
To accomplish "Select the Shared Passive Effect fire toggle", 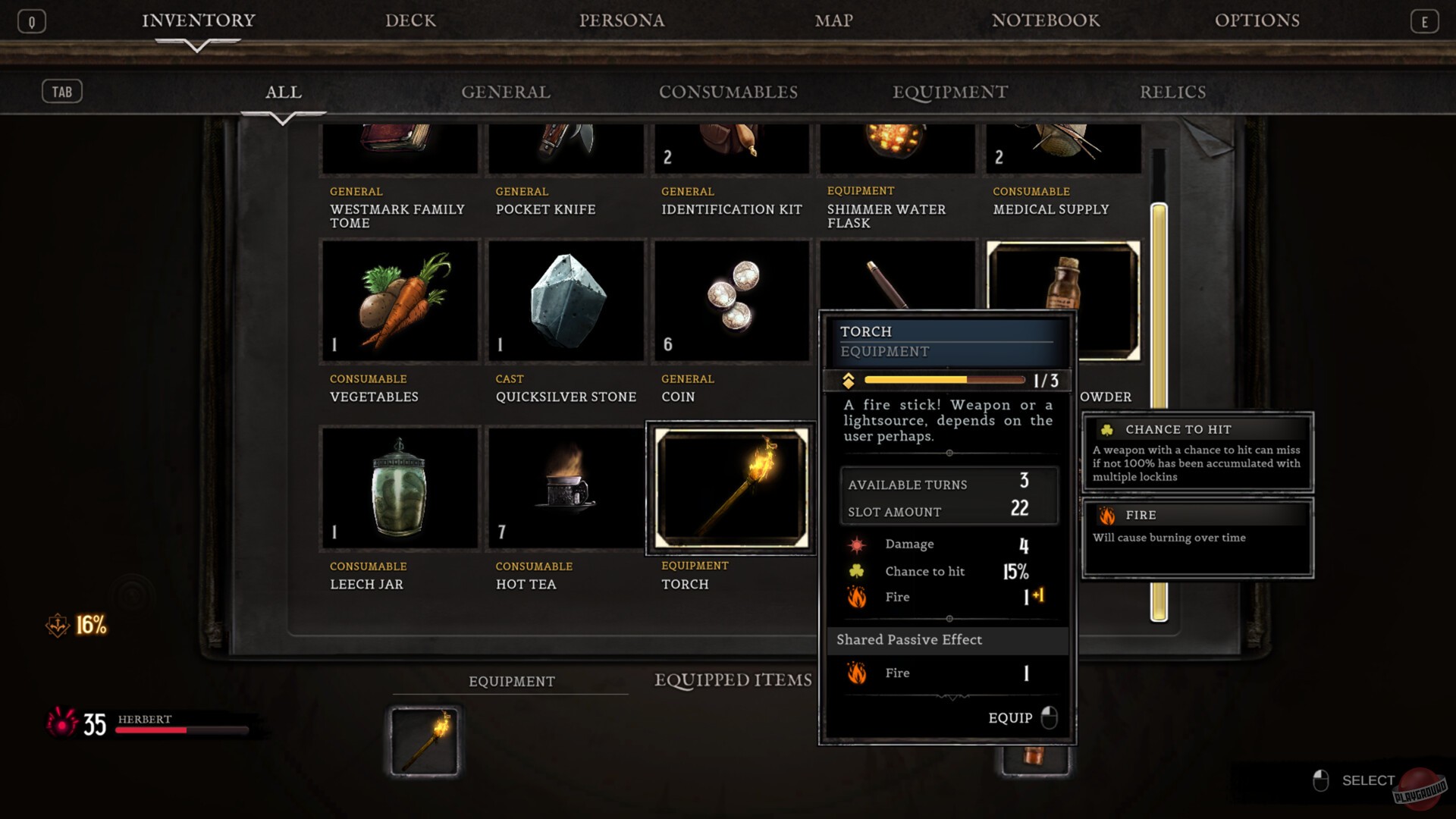I will tap(857, 673).
